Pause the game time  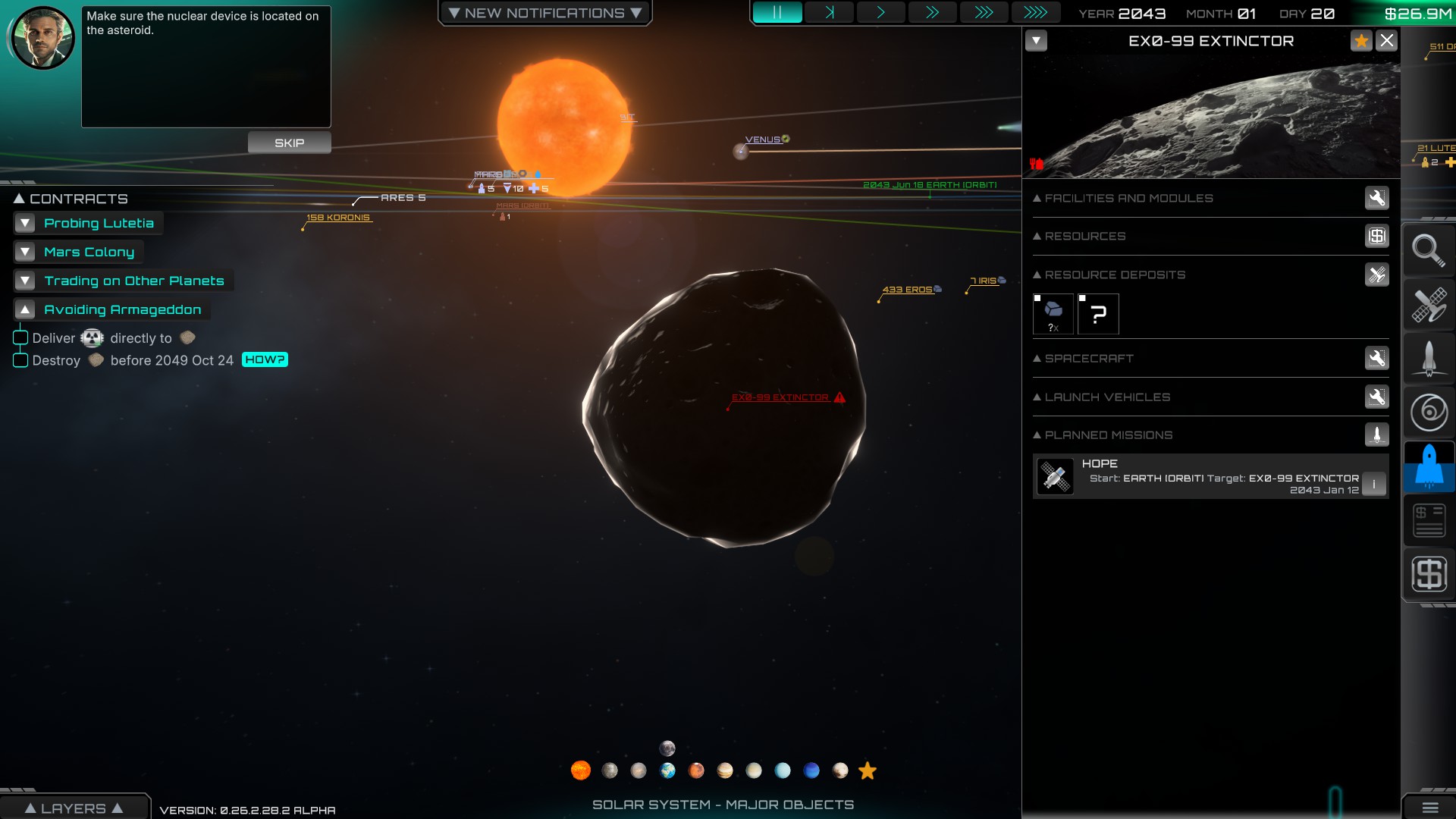[x=777, y=13]
